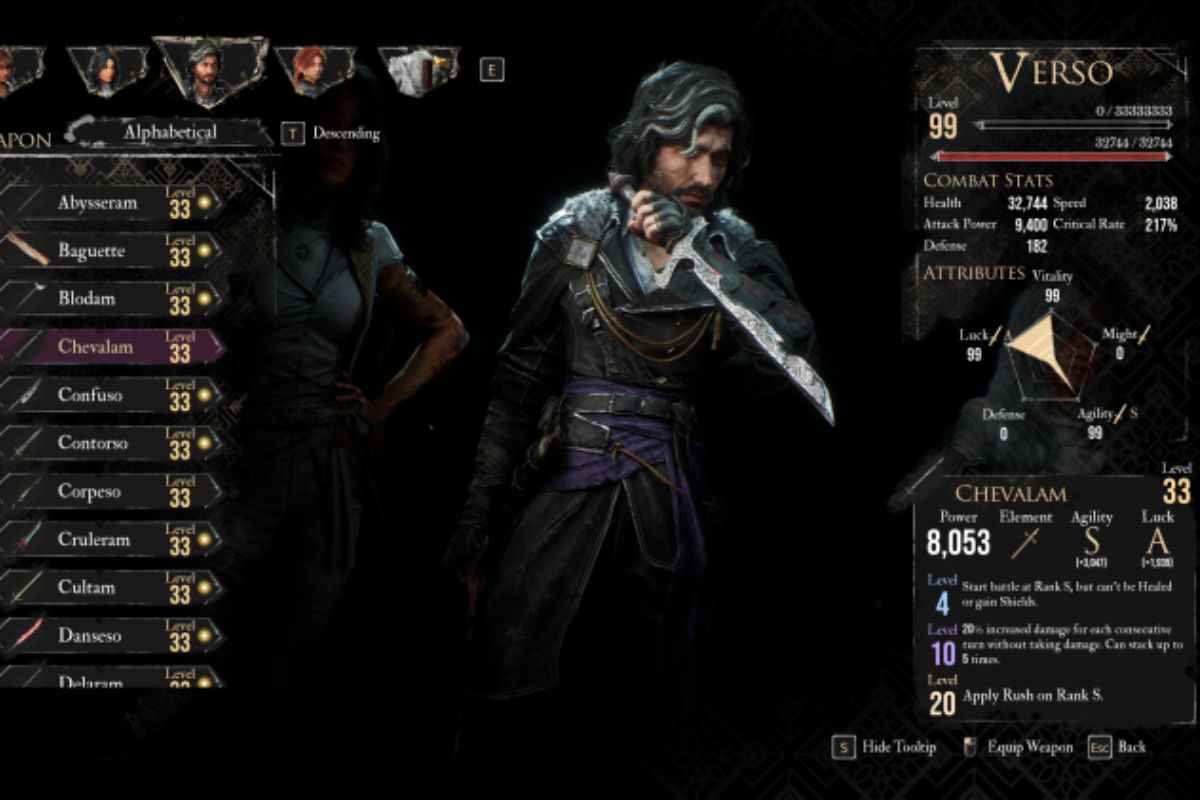This screenshot has height=800, width=1200.
Task: Choose the Confuso weapon
Action: [x=110, y=395]
